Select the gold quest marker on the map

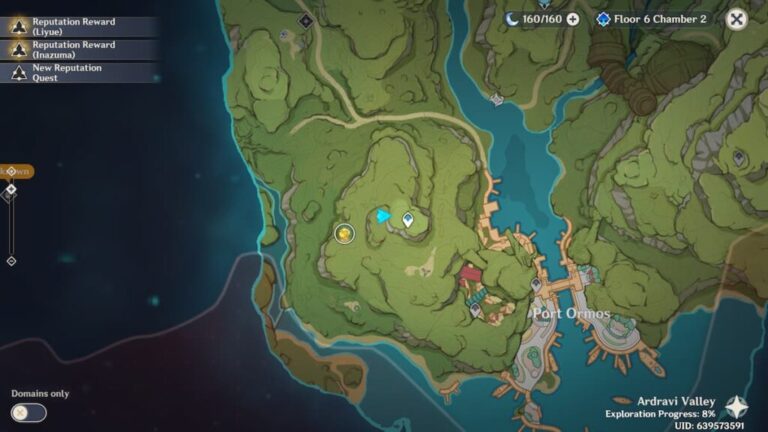344,233
